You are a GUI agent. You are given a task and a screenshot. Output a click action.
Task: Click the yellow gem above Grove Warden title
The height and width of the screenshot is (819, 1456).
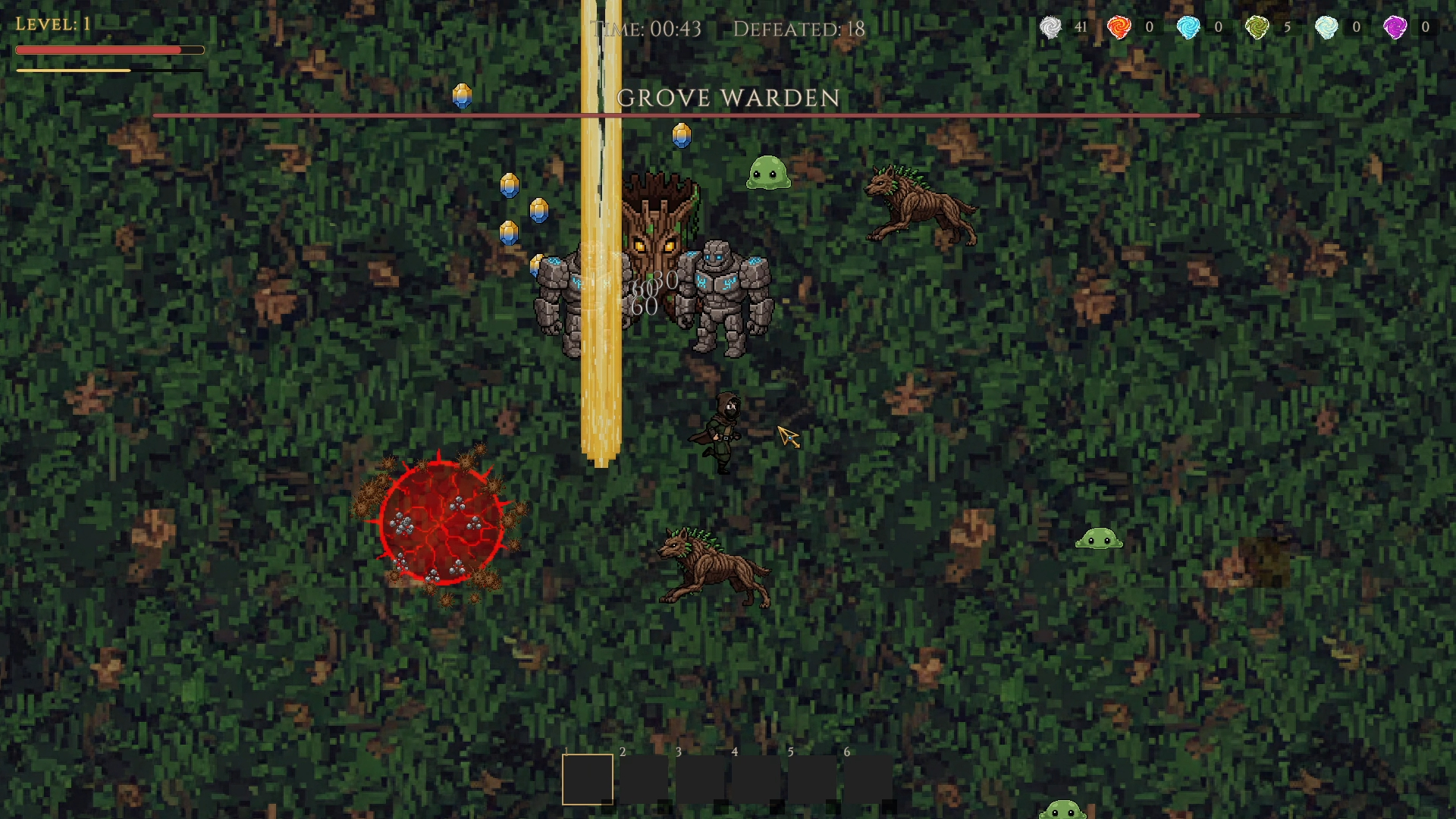(x=462, y=96)
